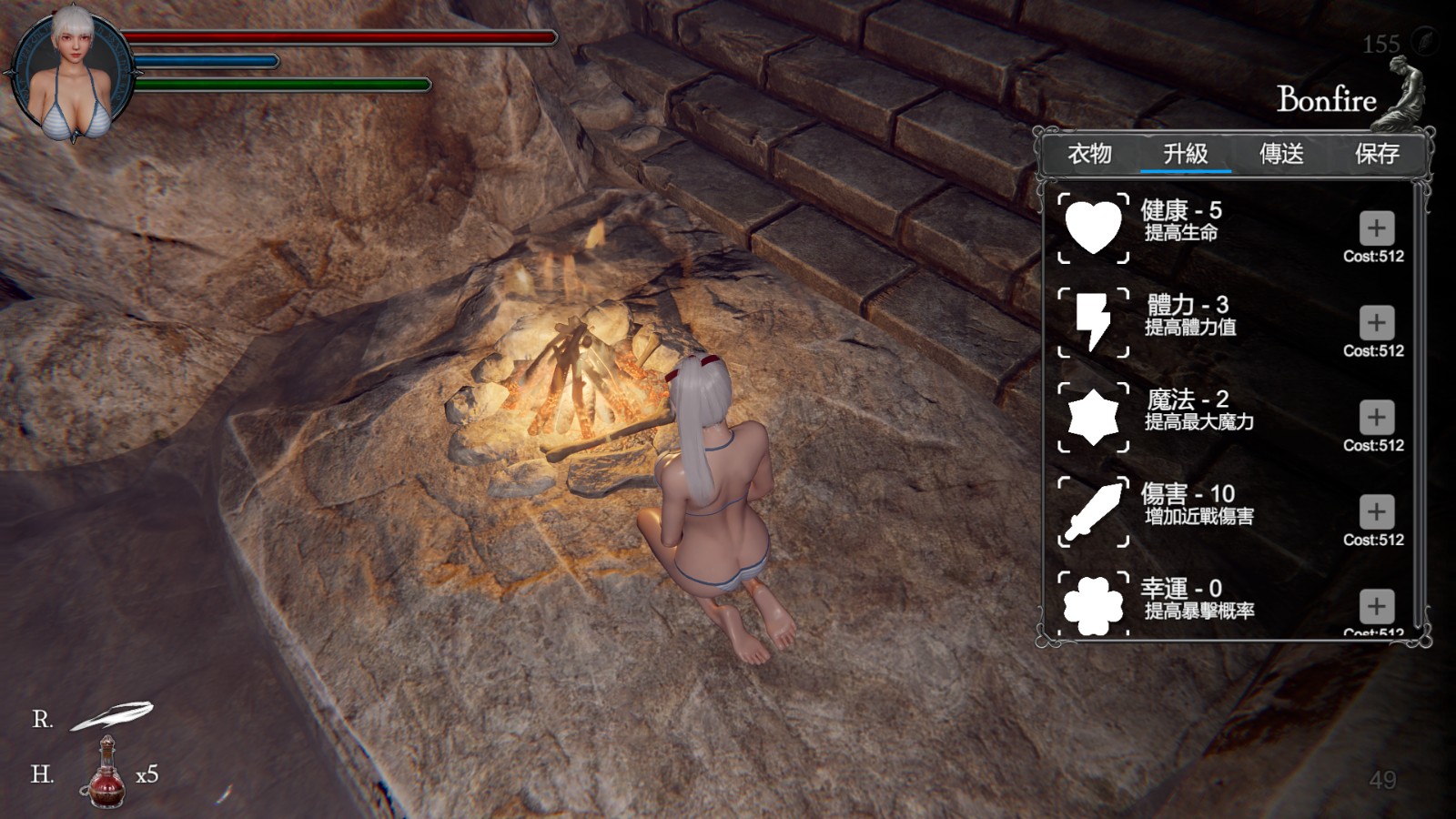Use the red health potion slot
This screenshot has width=1456, height=819.
click(106, 774)
